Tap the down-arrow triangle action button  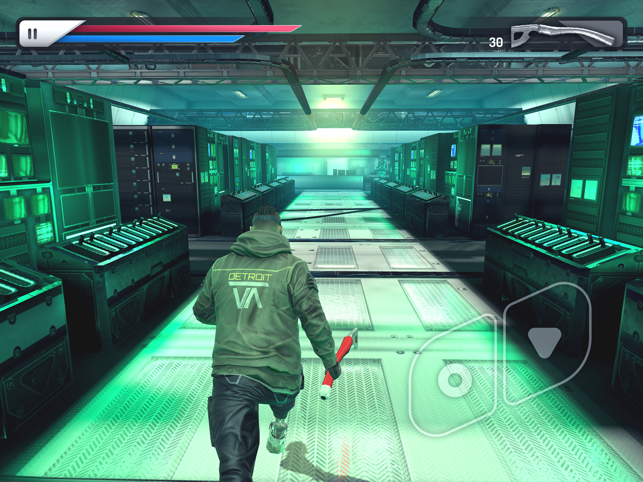coord(545,341)
